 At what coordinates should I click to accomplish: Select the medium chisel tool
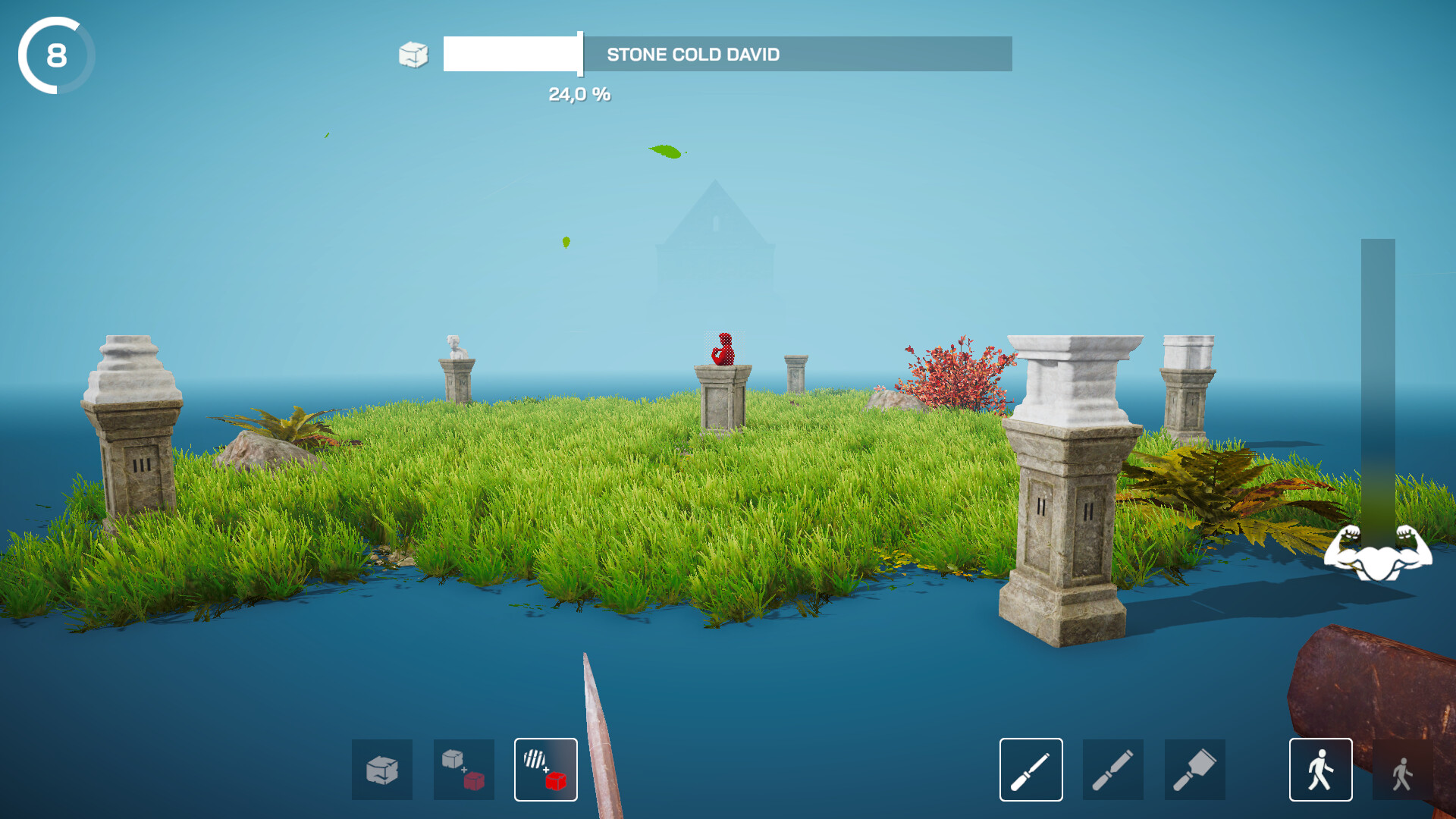pos(1112,770)
